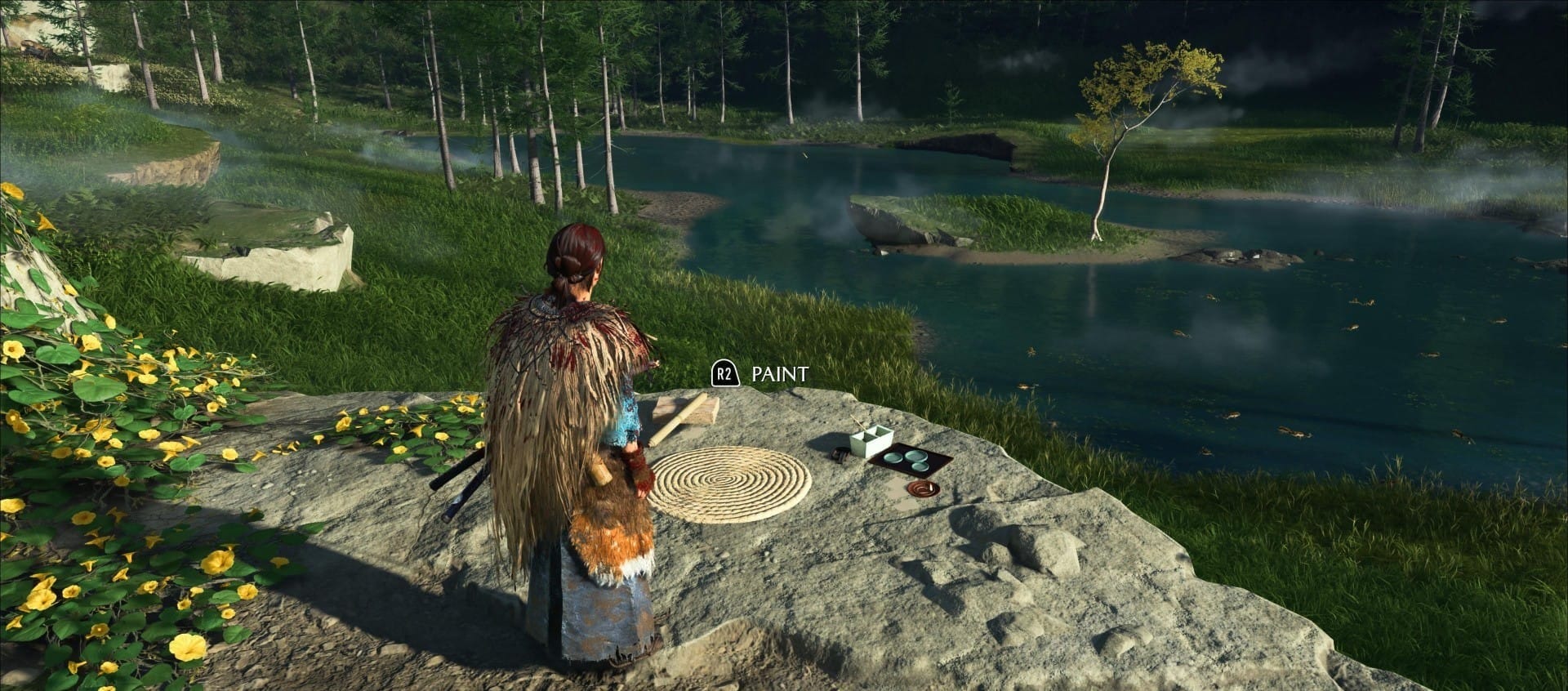Viewport: 1568px width, 691px height.
Task: Select the largest green pigment dish
Action: pos(915,455)
